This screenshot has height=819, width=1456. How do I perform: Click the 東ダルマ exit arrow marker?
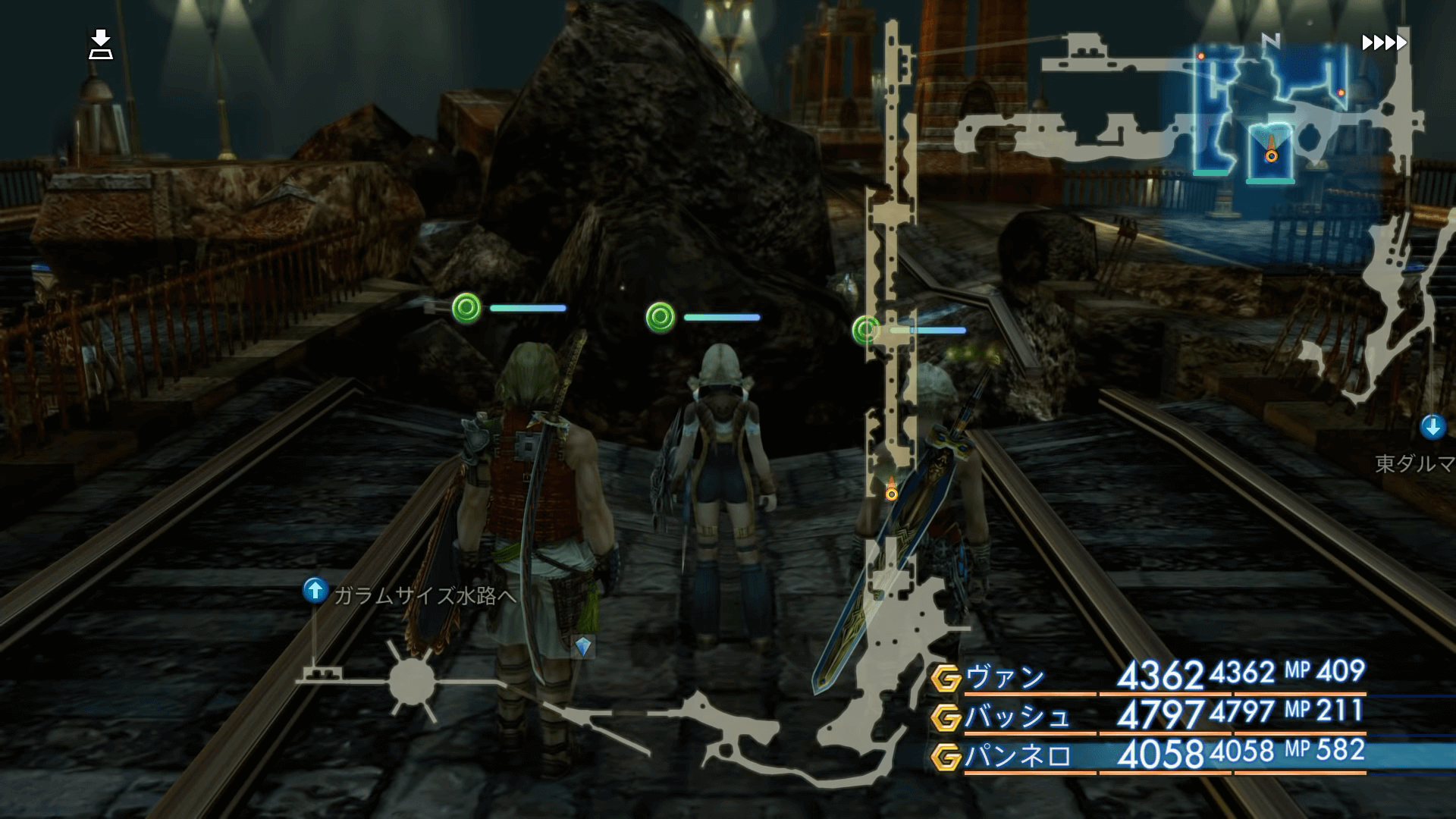point(1432,427)
